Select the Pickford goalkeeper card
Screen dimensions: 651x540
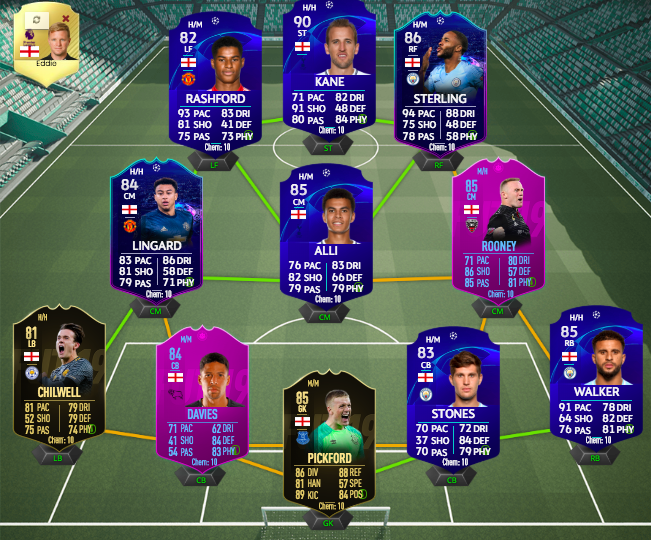(328, 438)
